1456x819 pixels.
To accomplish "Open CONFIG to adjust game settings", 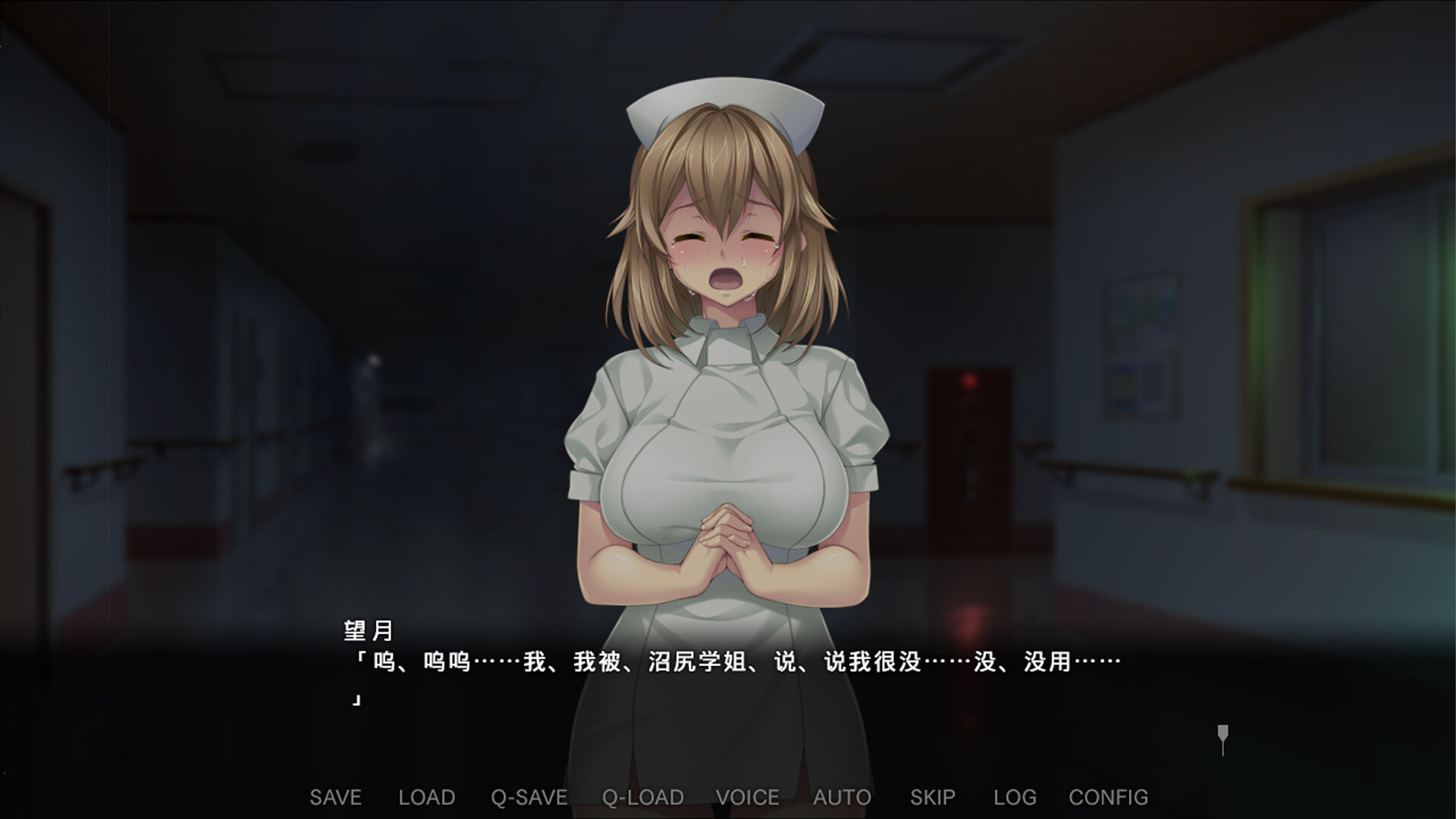I will pyautogui.click(x=1108, y=798).
